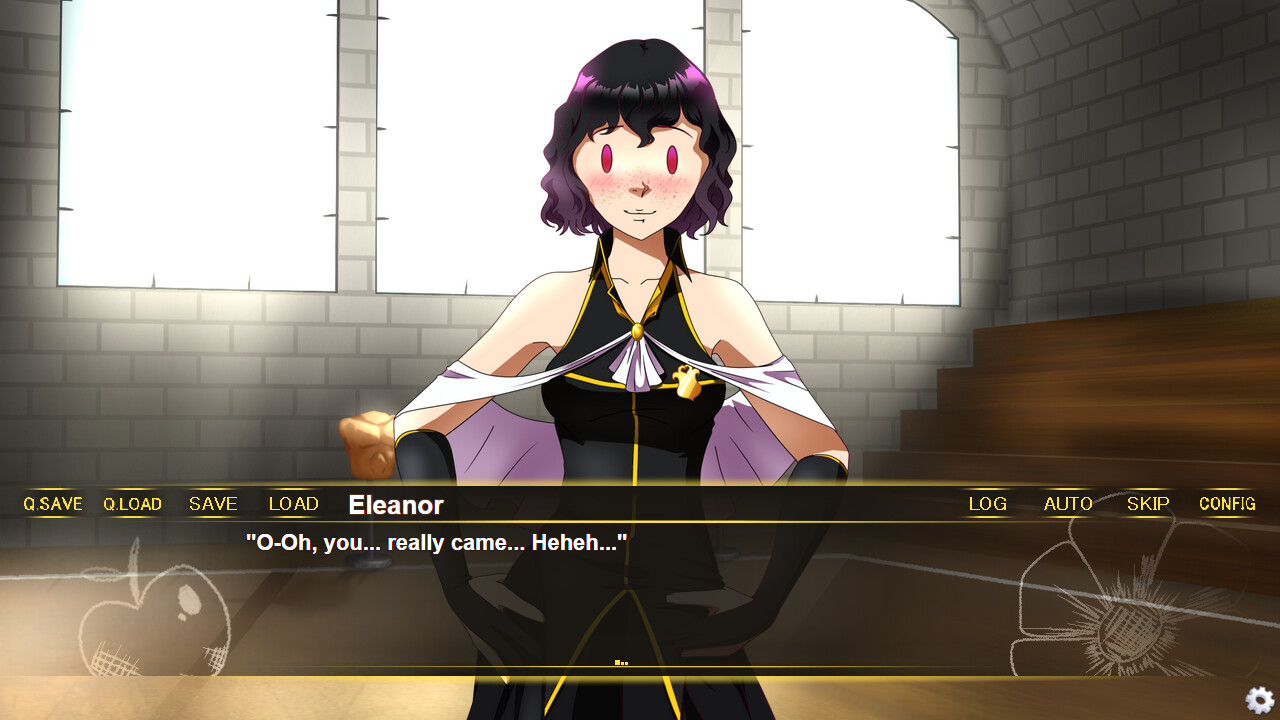1280x720 pixels.
Task: Open the SAVE screen
Action: (x=212, y=504)
